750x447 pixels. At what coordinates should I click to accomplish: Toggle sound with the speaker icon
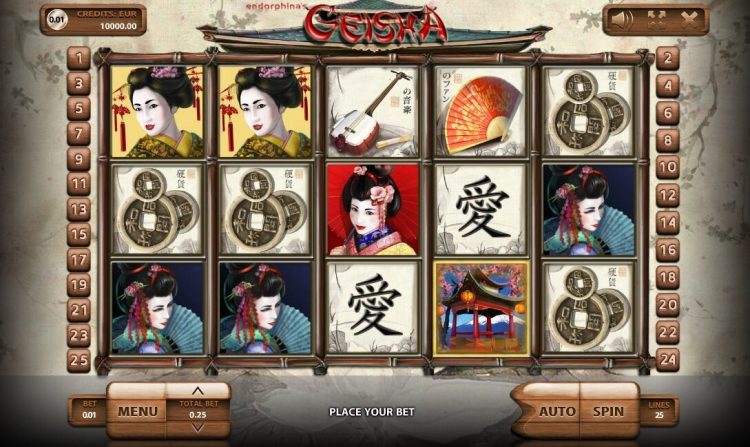pyautogui.click(x=624, y=18)
